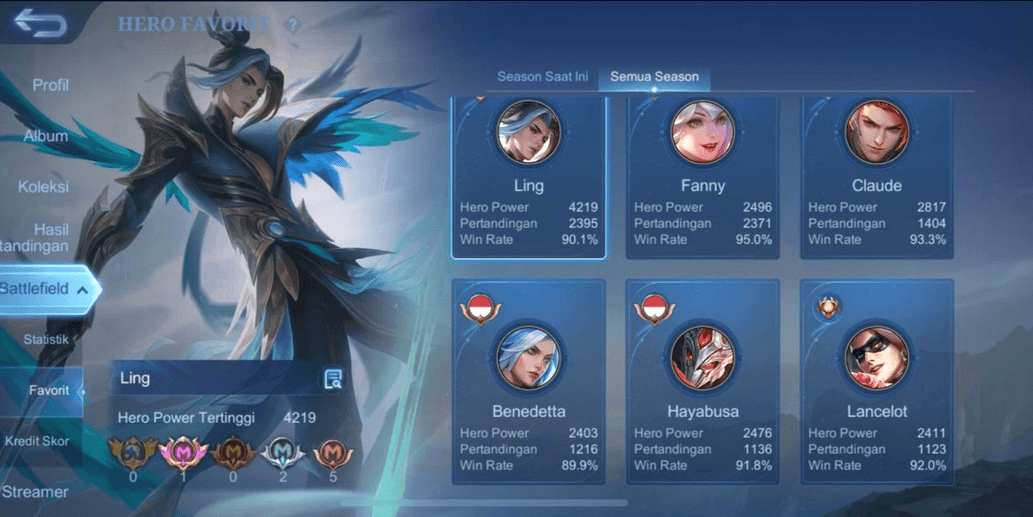Viewport: 1033px width, 517px height.
Task: Choose the Ling hero card
Action: pos(529,177)
